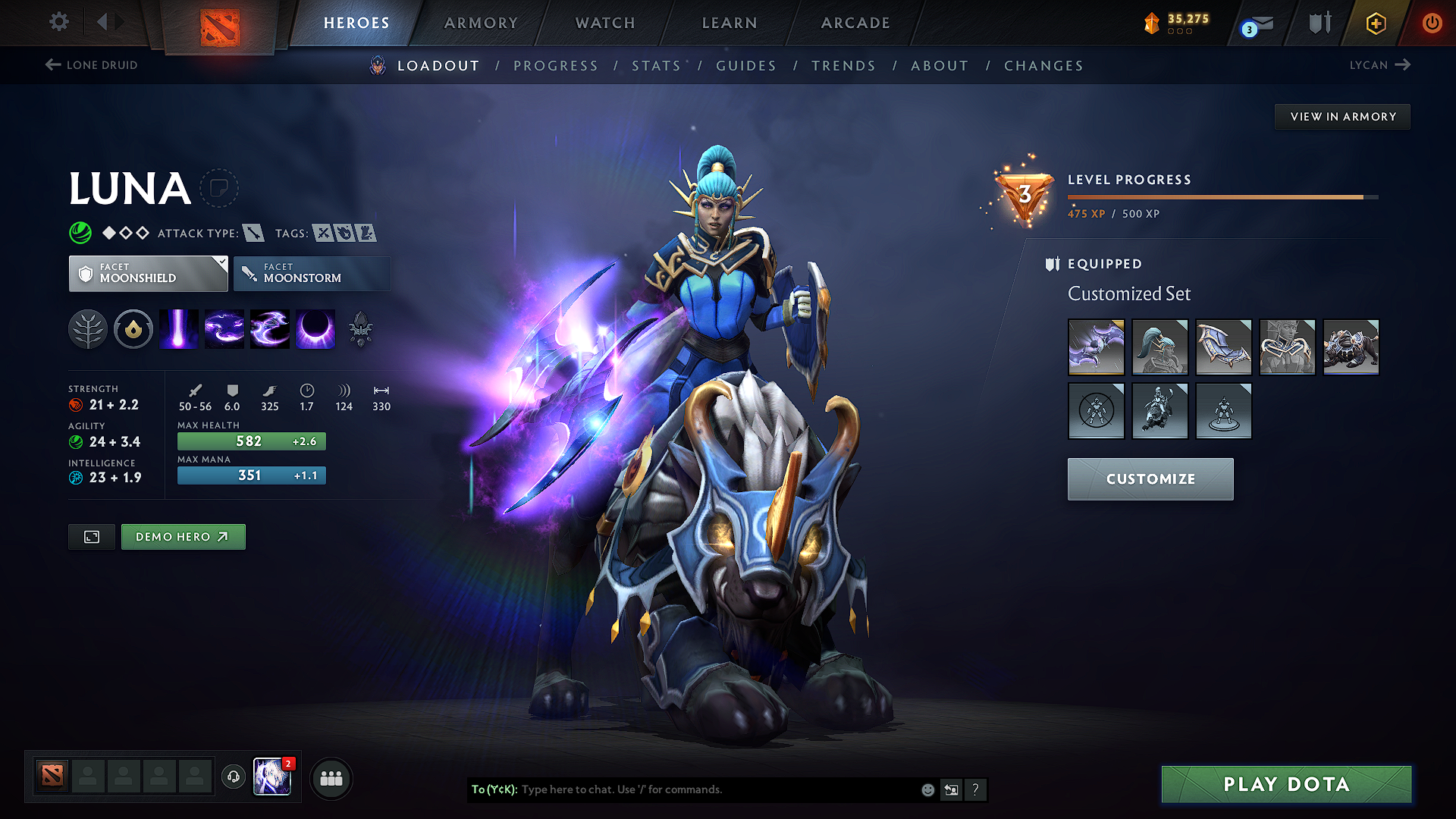Switch to the Stats tab

[x=657, y=66]
